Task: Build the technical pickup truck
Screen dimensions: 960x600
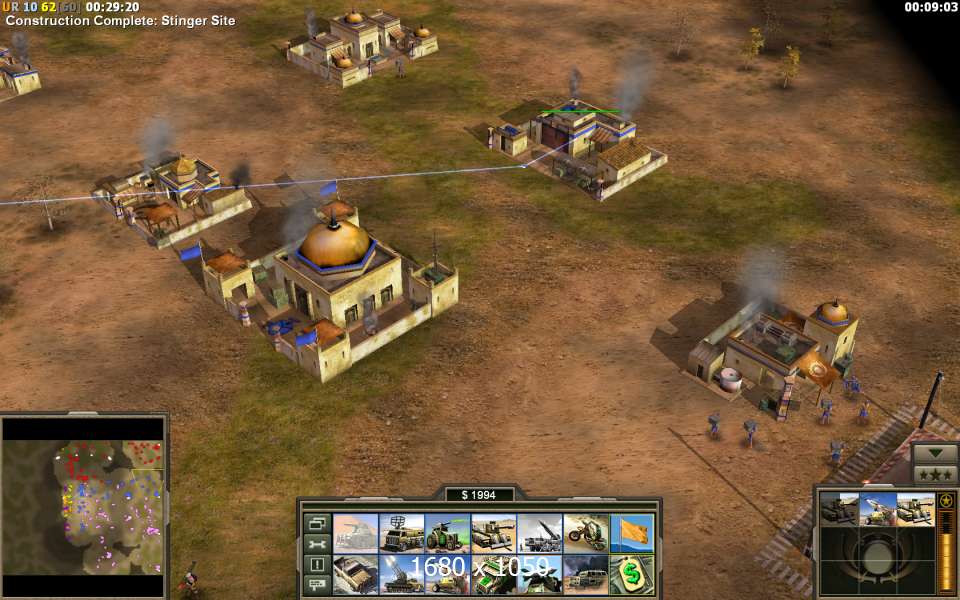Action: tap(356, 574)
